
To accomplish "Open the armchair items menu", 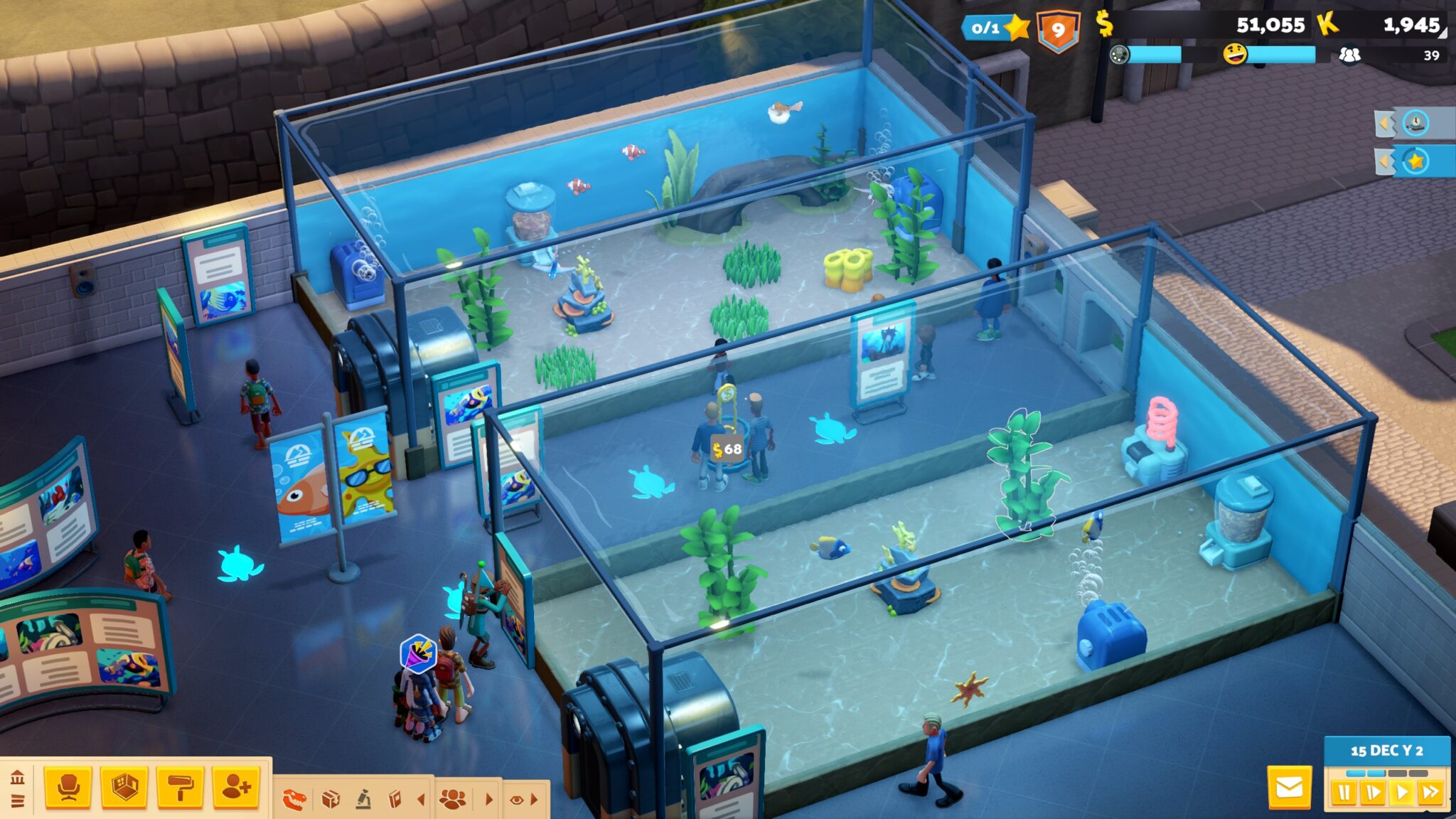I will 68,788.
